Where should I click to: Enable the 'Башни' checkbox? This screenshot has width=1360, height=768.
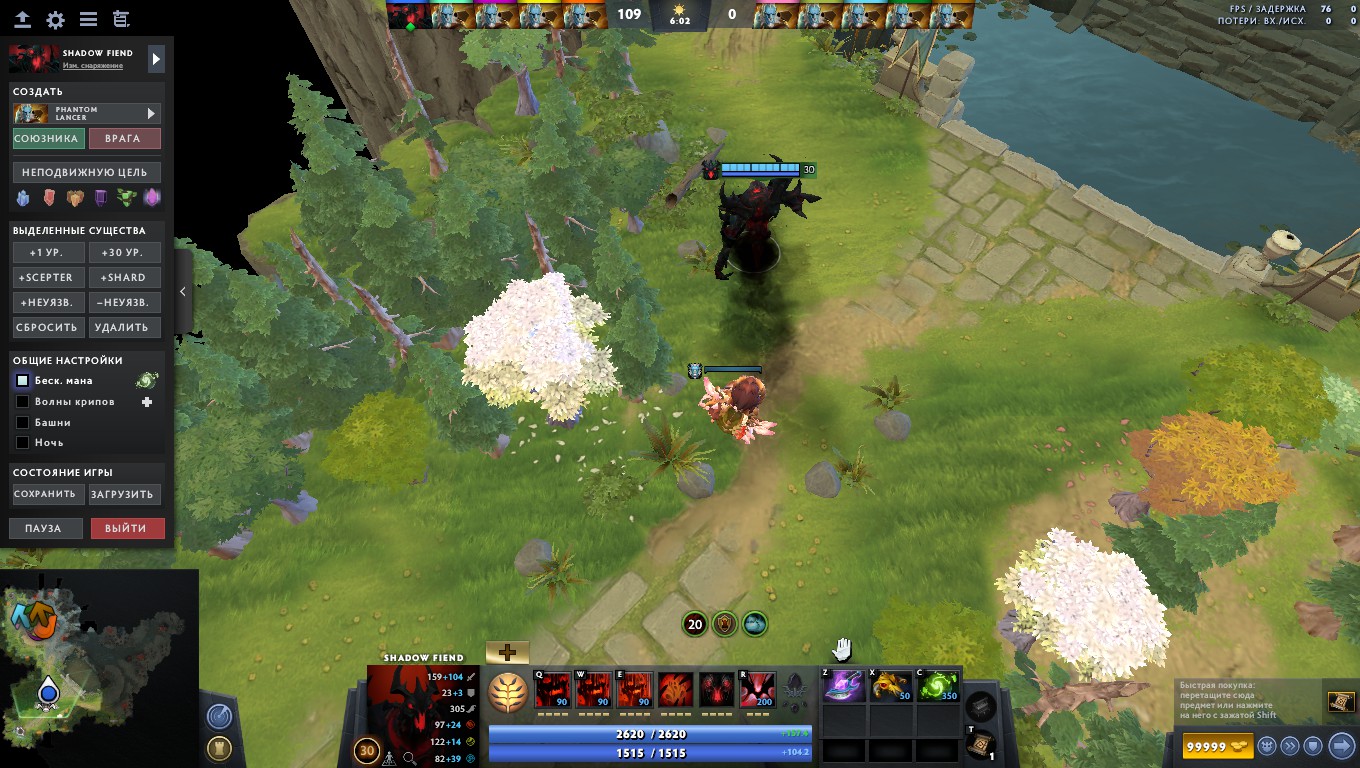pos(22,421)
